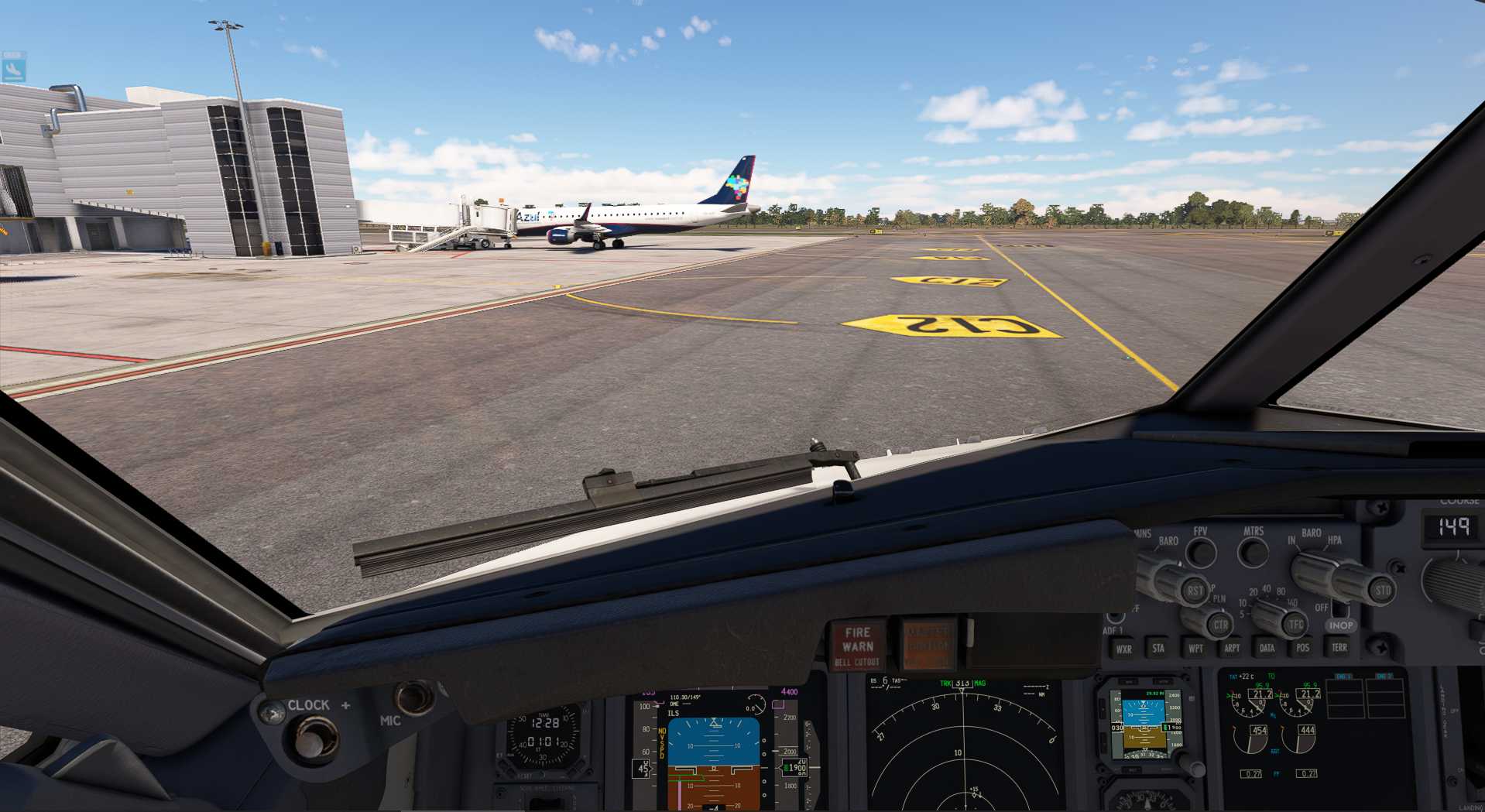Push the FPV flight path vector button
This screenshot has width=1485, height=812.
[x=1201, y=553]
